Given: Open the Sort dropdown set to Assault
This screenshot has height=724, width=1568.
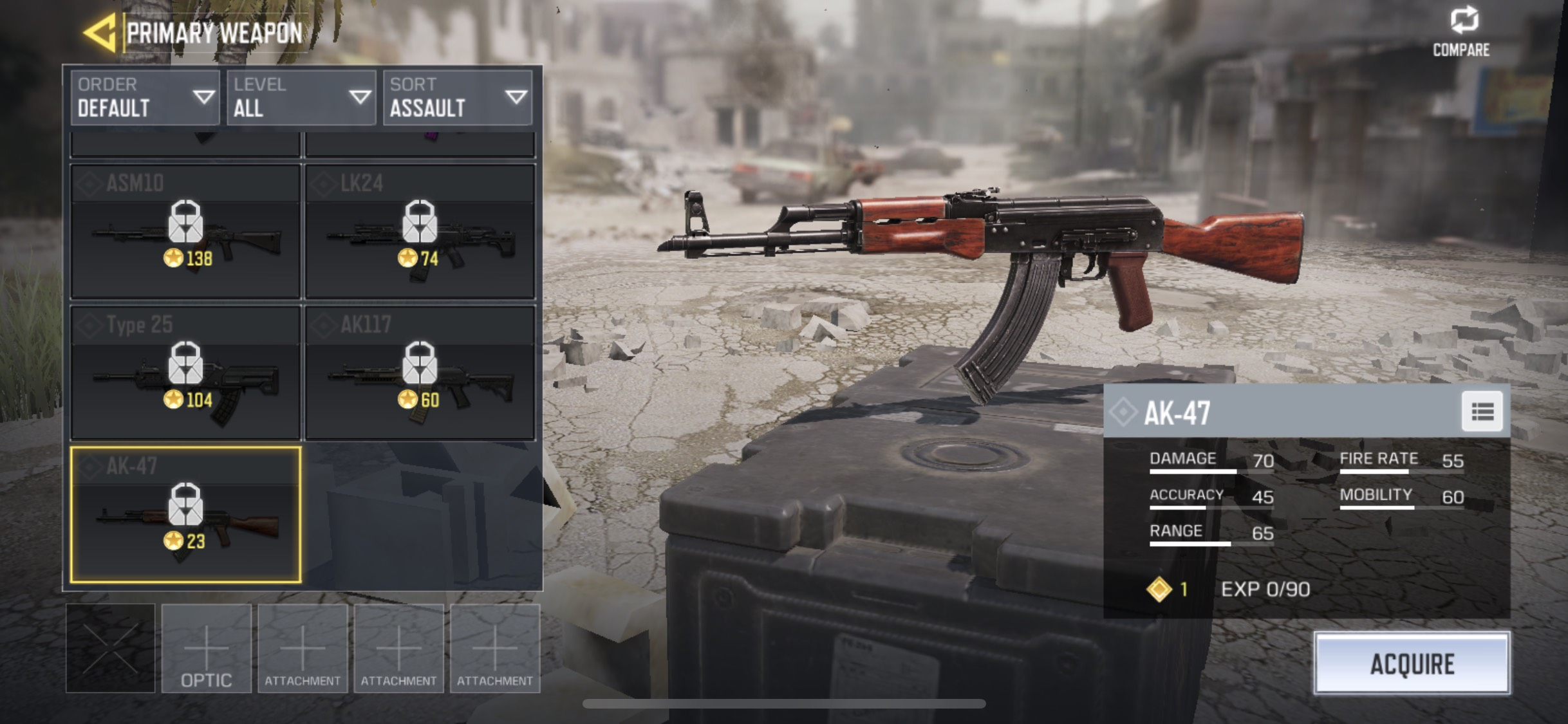Looking at the screenshot, I should pyautogui.click(x=457, y=98).
